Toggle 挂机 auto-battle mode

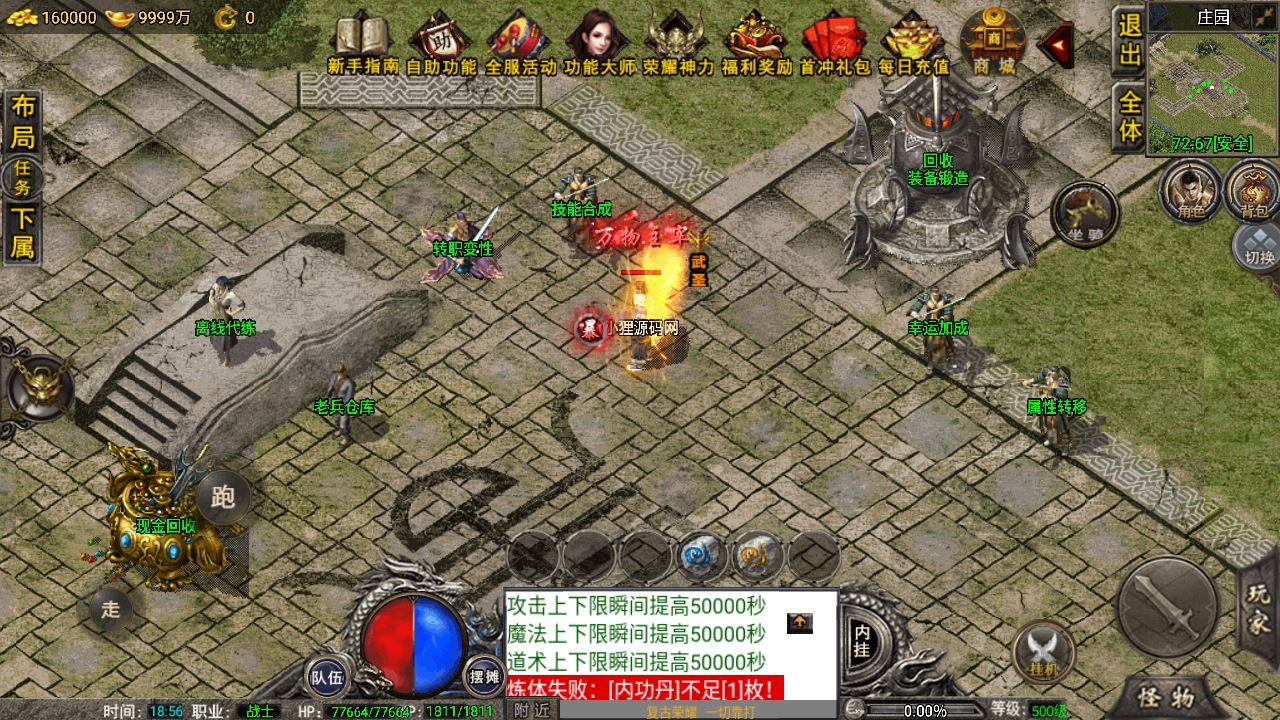pyautogui.click(x=1043, y=650)
